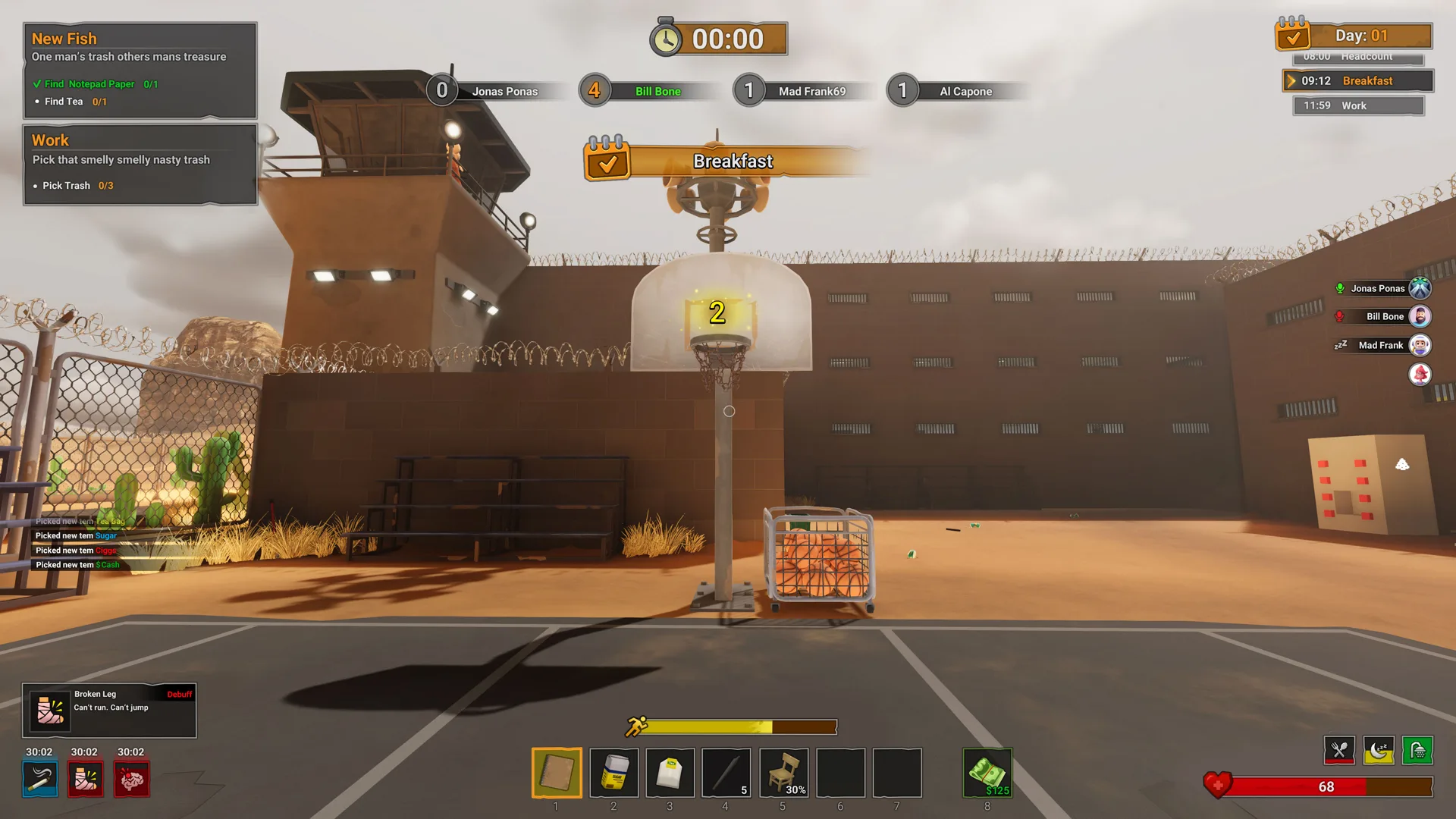Viewport: 1456px width, 819px height.
Task: Click the cigarette buff icon with blue border
Action: [x=39, y=779]
